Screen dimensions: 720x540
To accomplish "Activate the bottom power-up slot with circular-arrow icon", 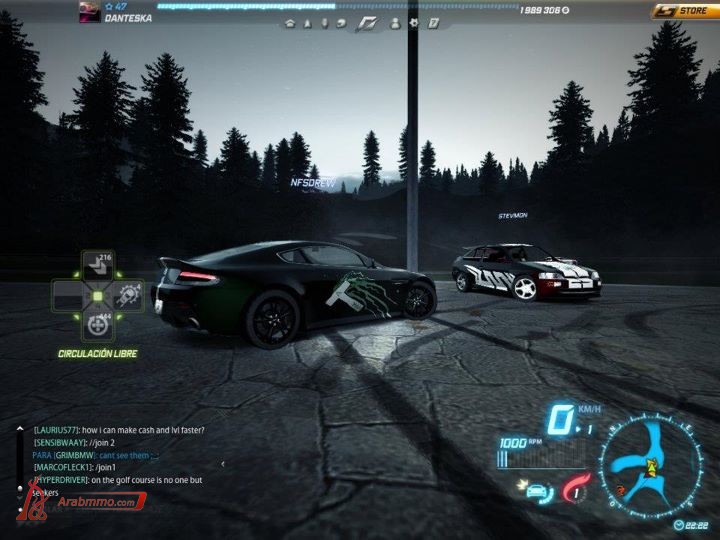I will click(97, 324).
